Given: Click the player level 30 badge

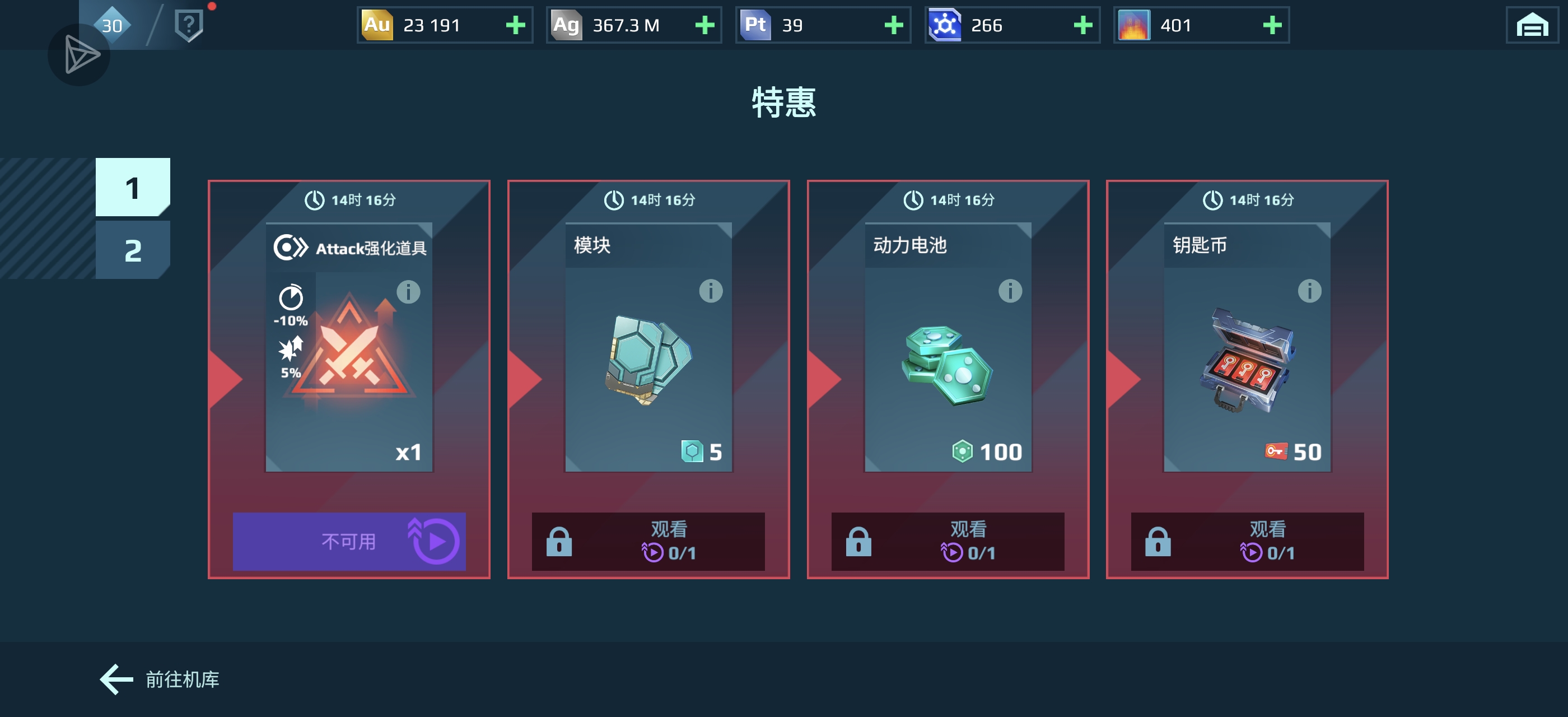Looking at the screenshot, I should coord(111,25).
